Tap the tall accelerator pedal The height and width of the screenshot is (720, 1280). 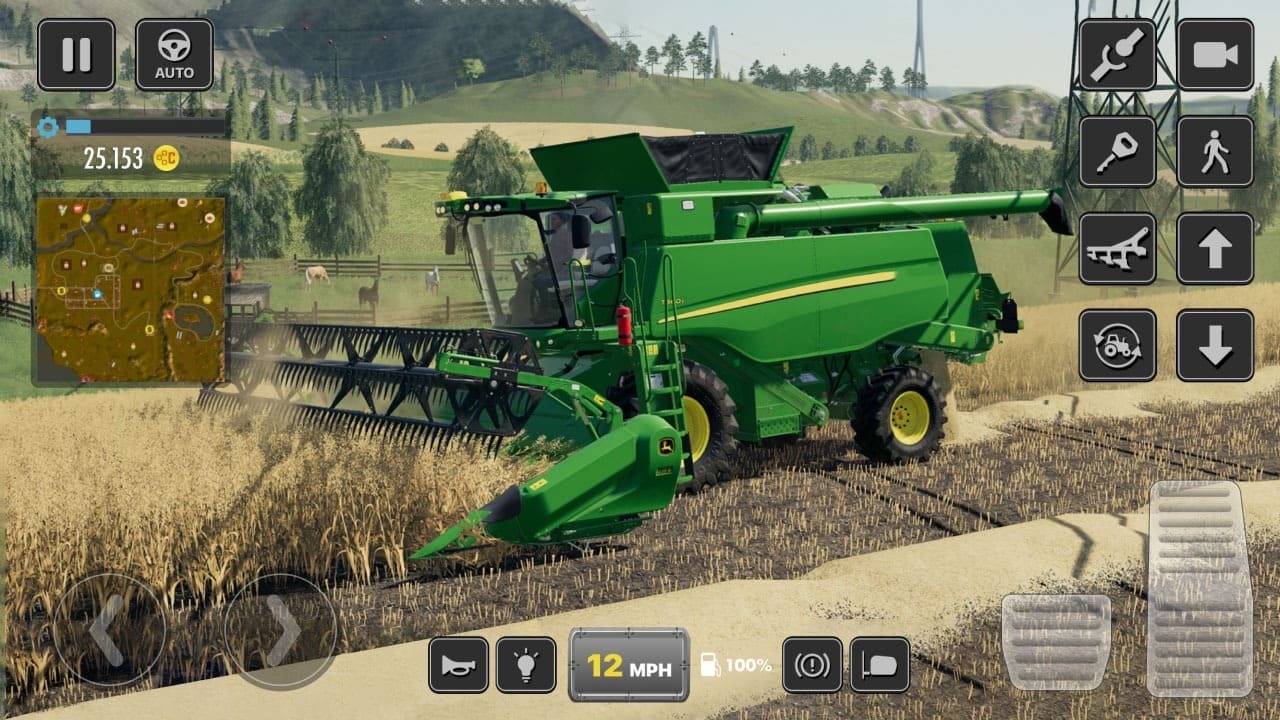coord(1200,588)
